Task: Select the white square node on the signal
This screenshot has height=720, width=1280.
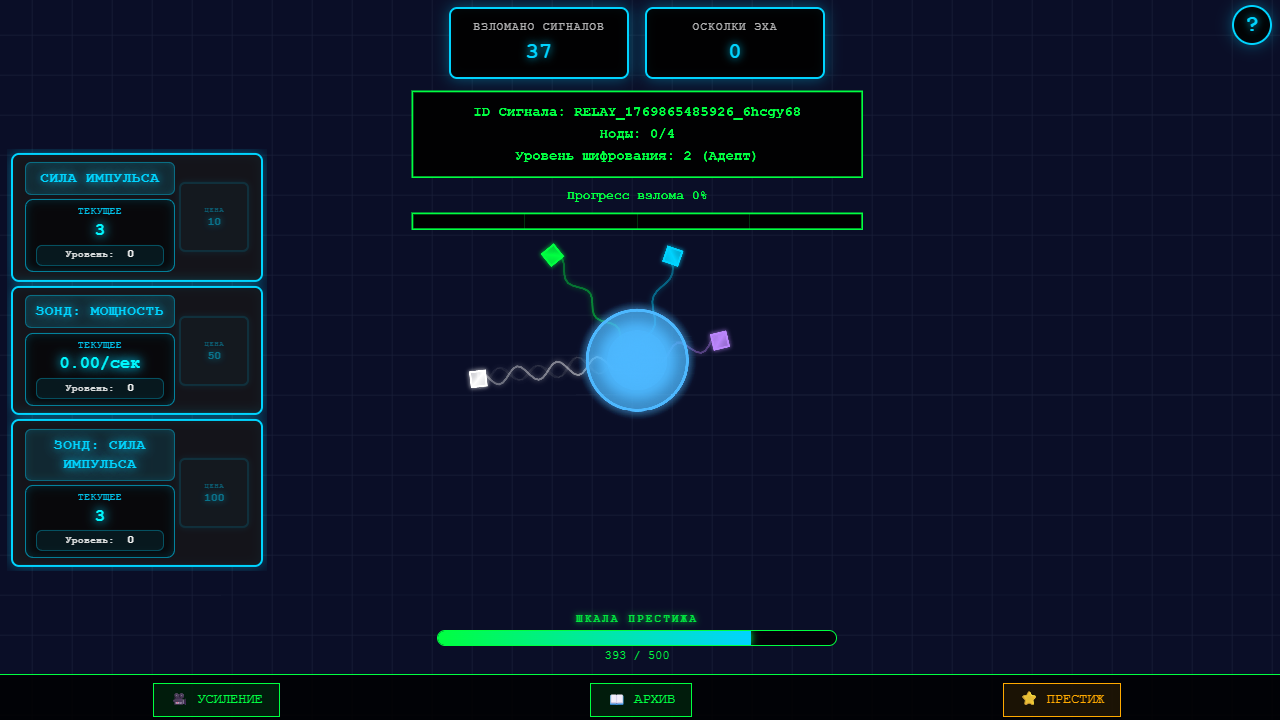Action: coord(477,378)
